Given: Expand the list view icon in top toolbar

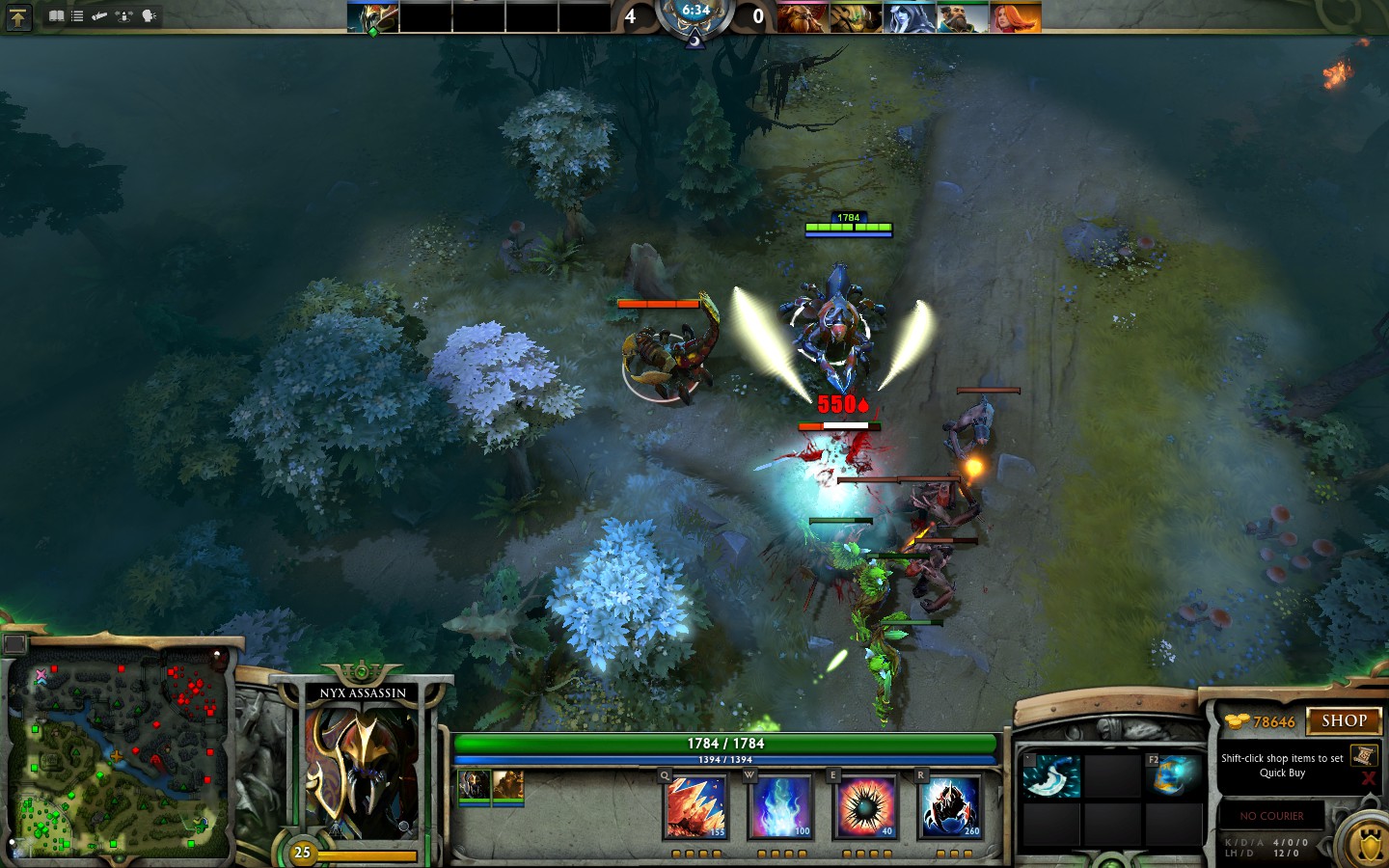Looking at the screenshot, I should point(77,15).
